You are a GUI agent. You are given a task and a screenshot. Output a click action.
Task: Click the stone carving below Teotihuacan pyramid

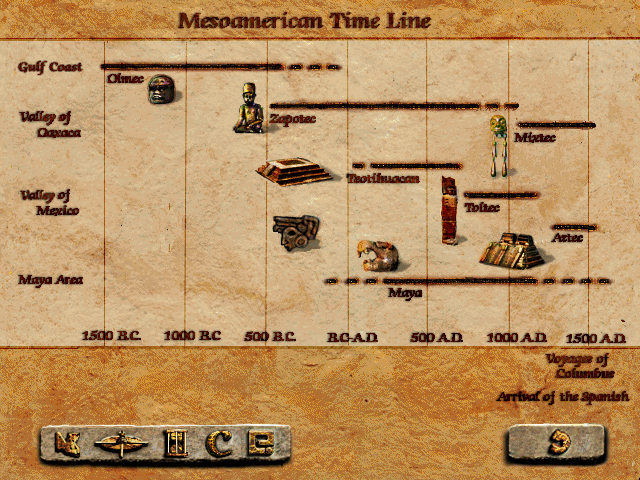point(295,233)
